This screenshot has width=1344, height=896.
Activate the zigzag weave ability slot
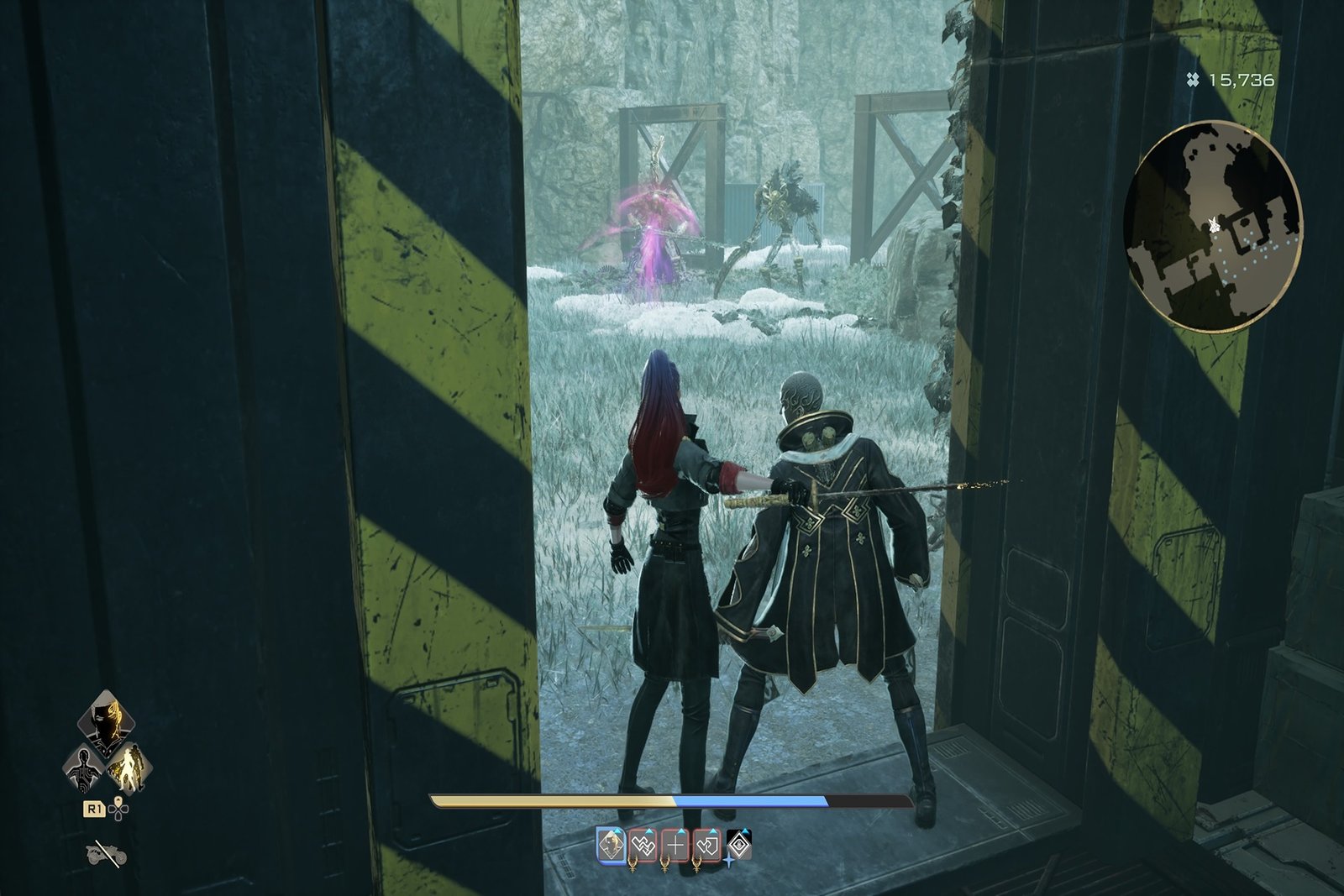(643, 845)
